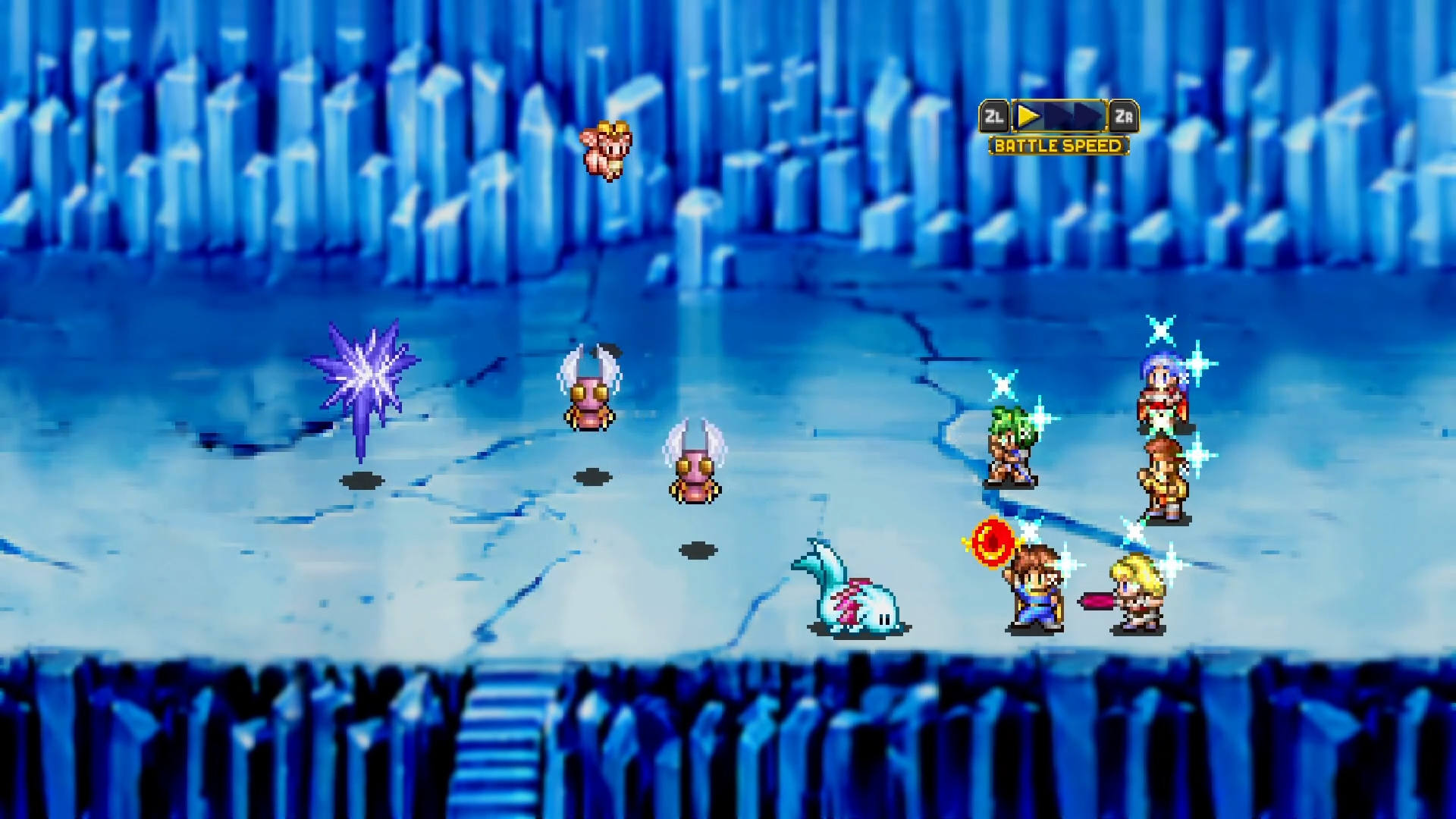This screenshot has width=1456, height=819.
Task: Click the Battle Speed arrow gauge
Action: point(1059,117)
